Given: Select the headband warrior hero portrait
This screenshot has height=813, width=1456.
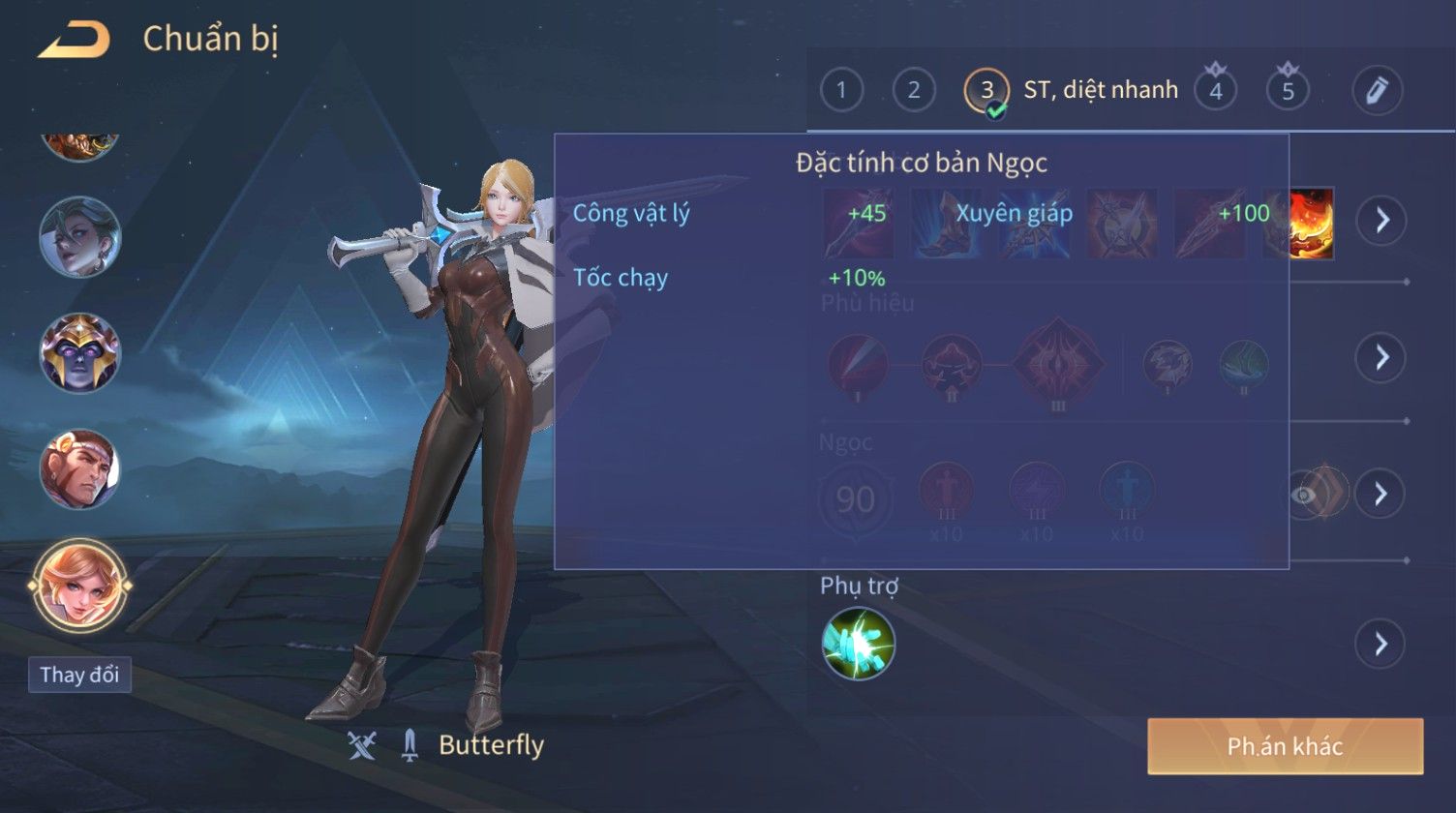Looking at the screenshot, I should (80, 469).
